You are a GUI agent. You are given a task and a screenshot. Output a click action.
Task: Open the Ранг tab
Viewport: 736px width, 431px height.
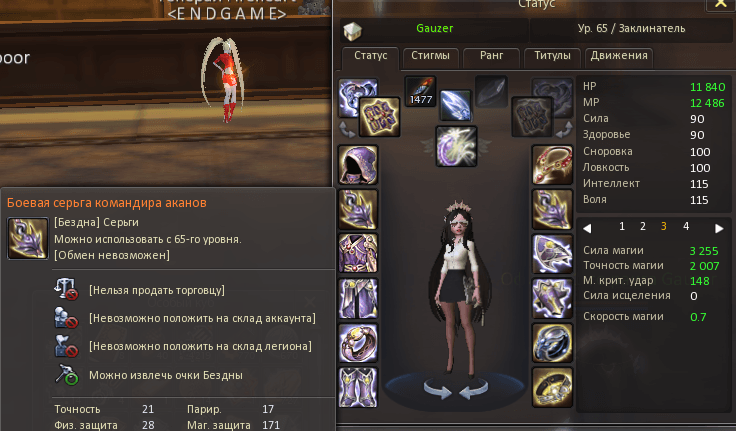492,56
